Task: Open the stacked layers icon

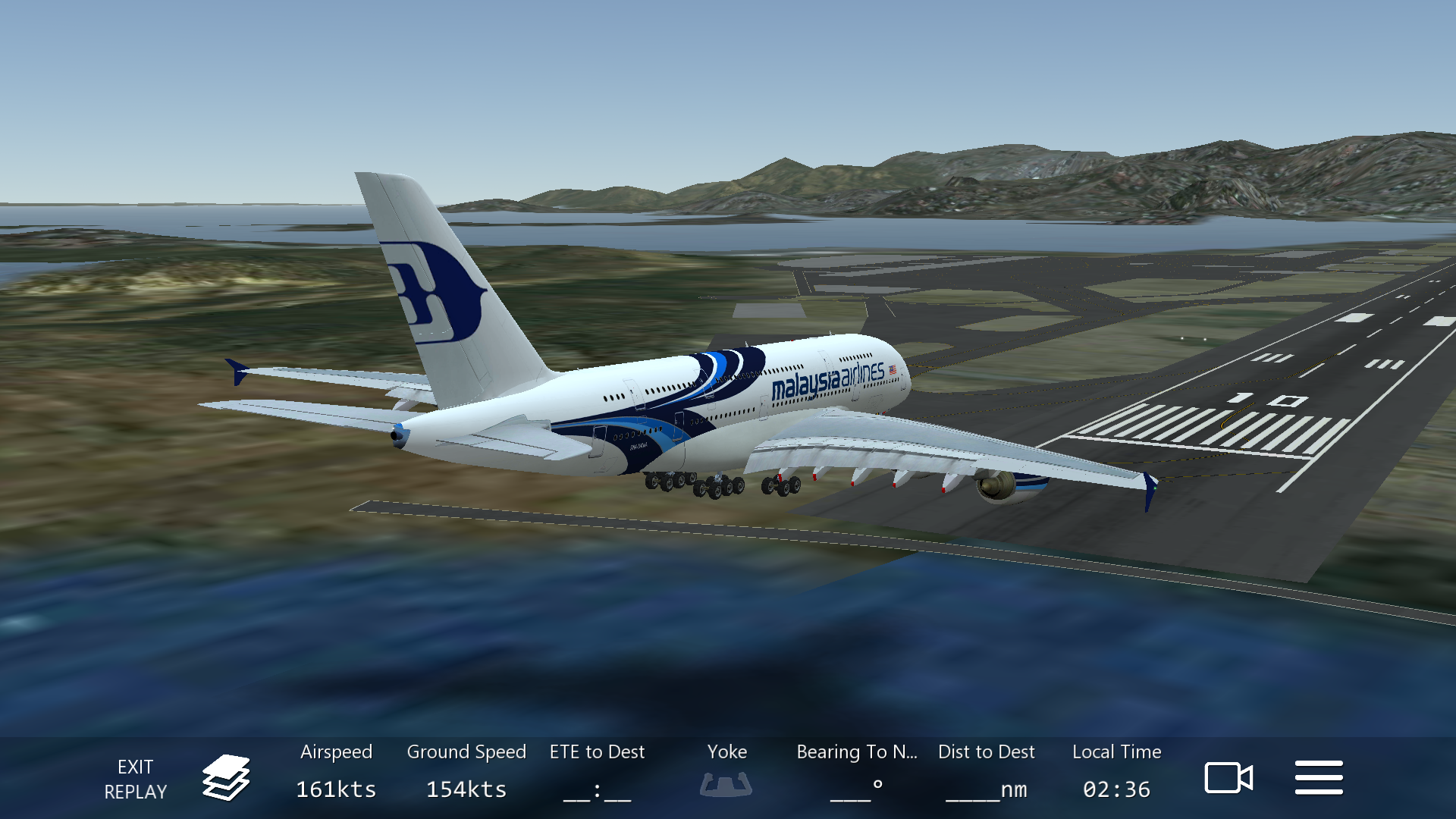Action: (x=226, y=778)
